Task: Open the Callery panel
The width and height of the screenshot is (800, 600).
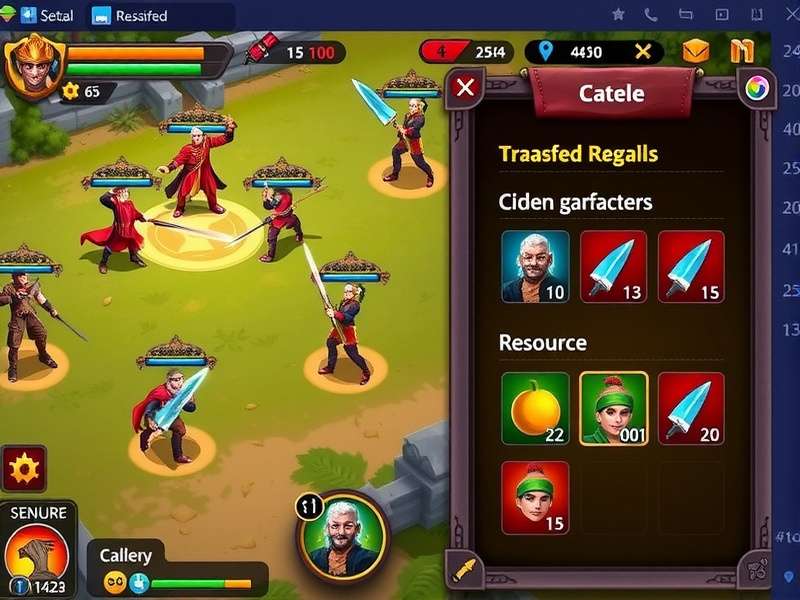Action: point(126,556)
